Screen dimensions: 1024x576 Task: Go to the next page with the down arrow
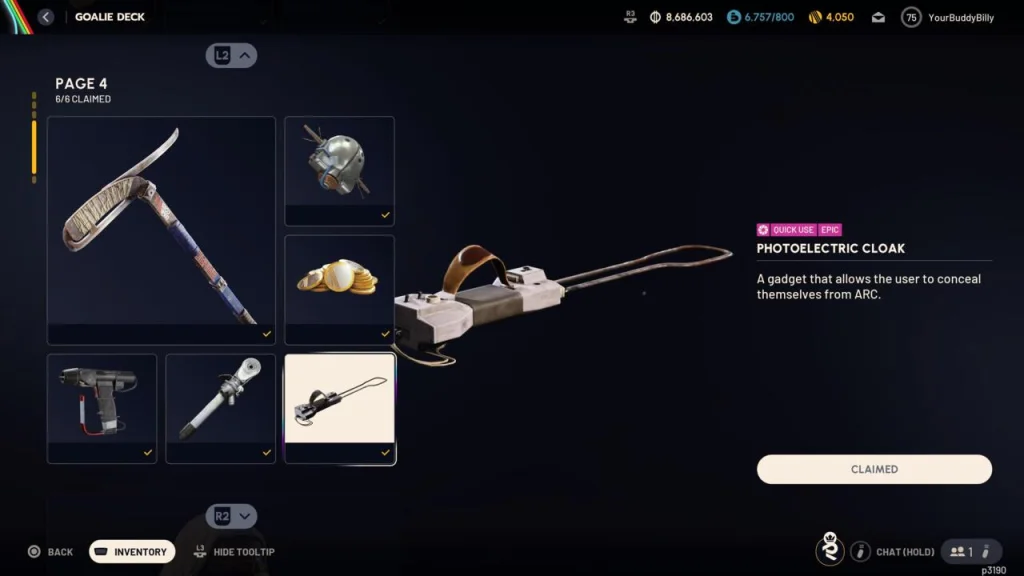click(232, 516)
